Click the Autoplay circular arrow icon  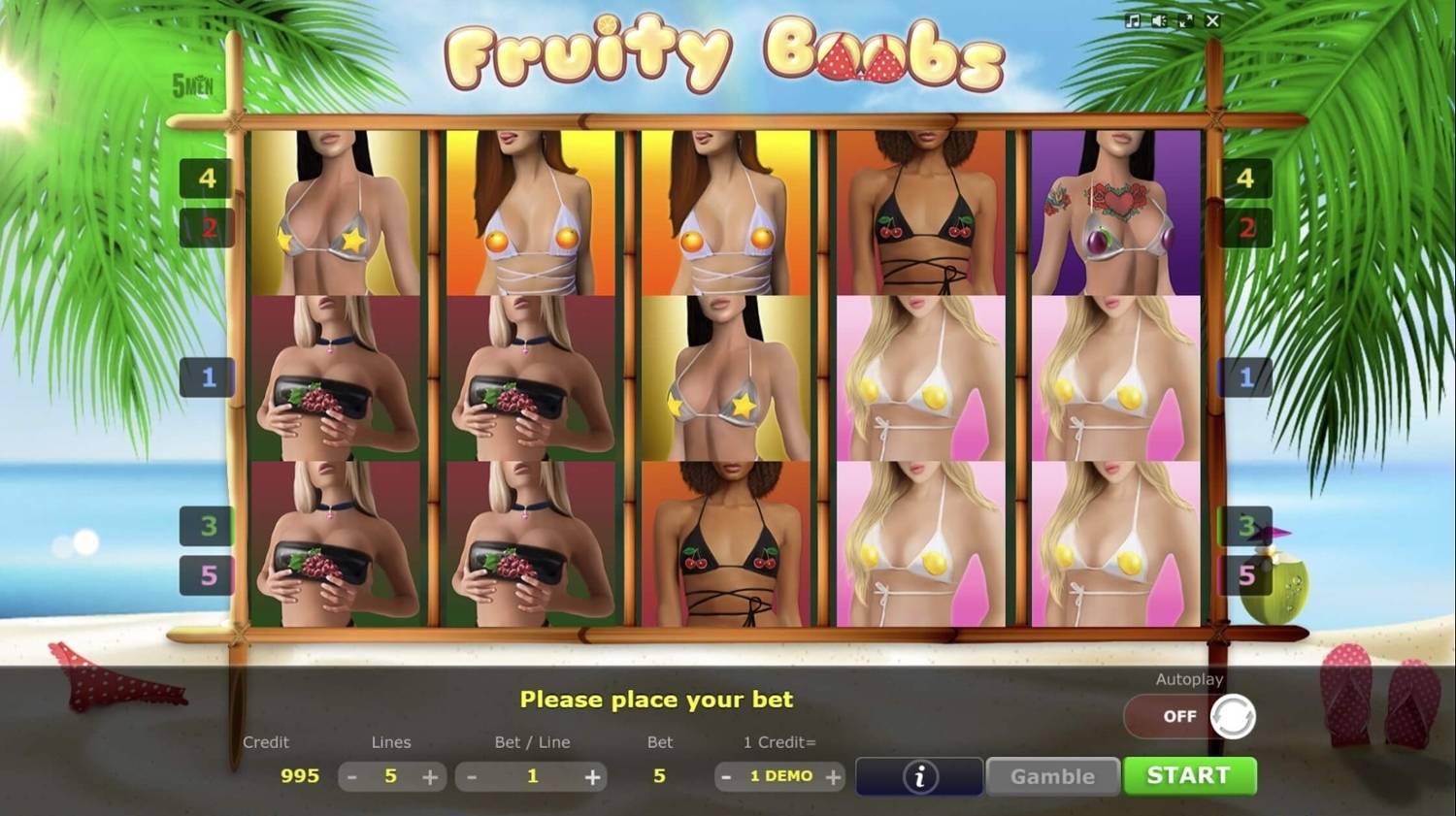pyautogui.click(x=1233, y=716)
